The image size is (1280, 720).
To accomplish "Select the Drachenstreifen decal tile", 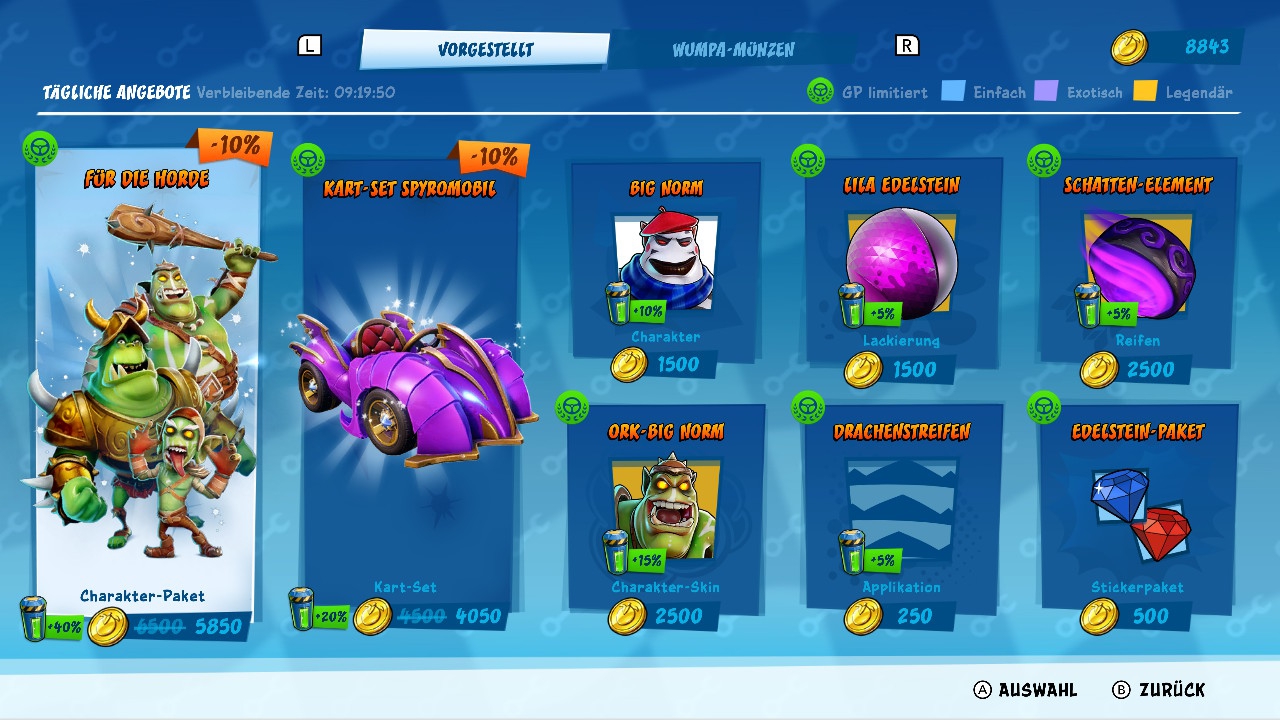I will coord(902,508).
